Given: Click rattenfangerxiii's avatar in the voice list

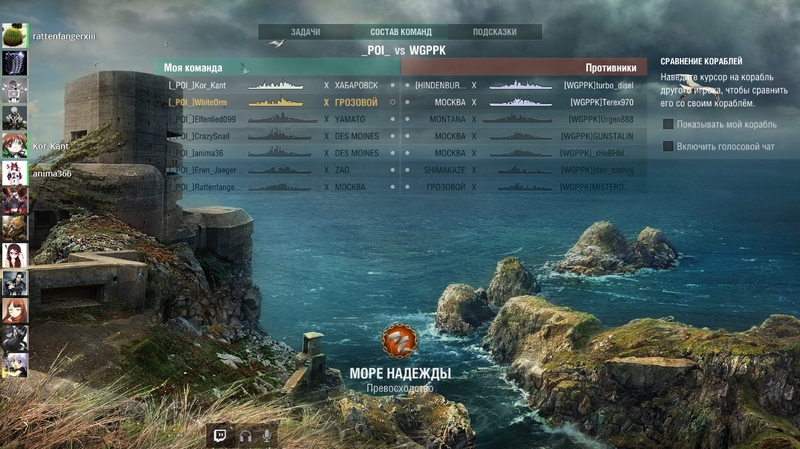Looking at the screenshot, I should [x=14, y=36].
